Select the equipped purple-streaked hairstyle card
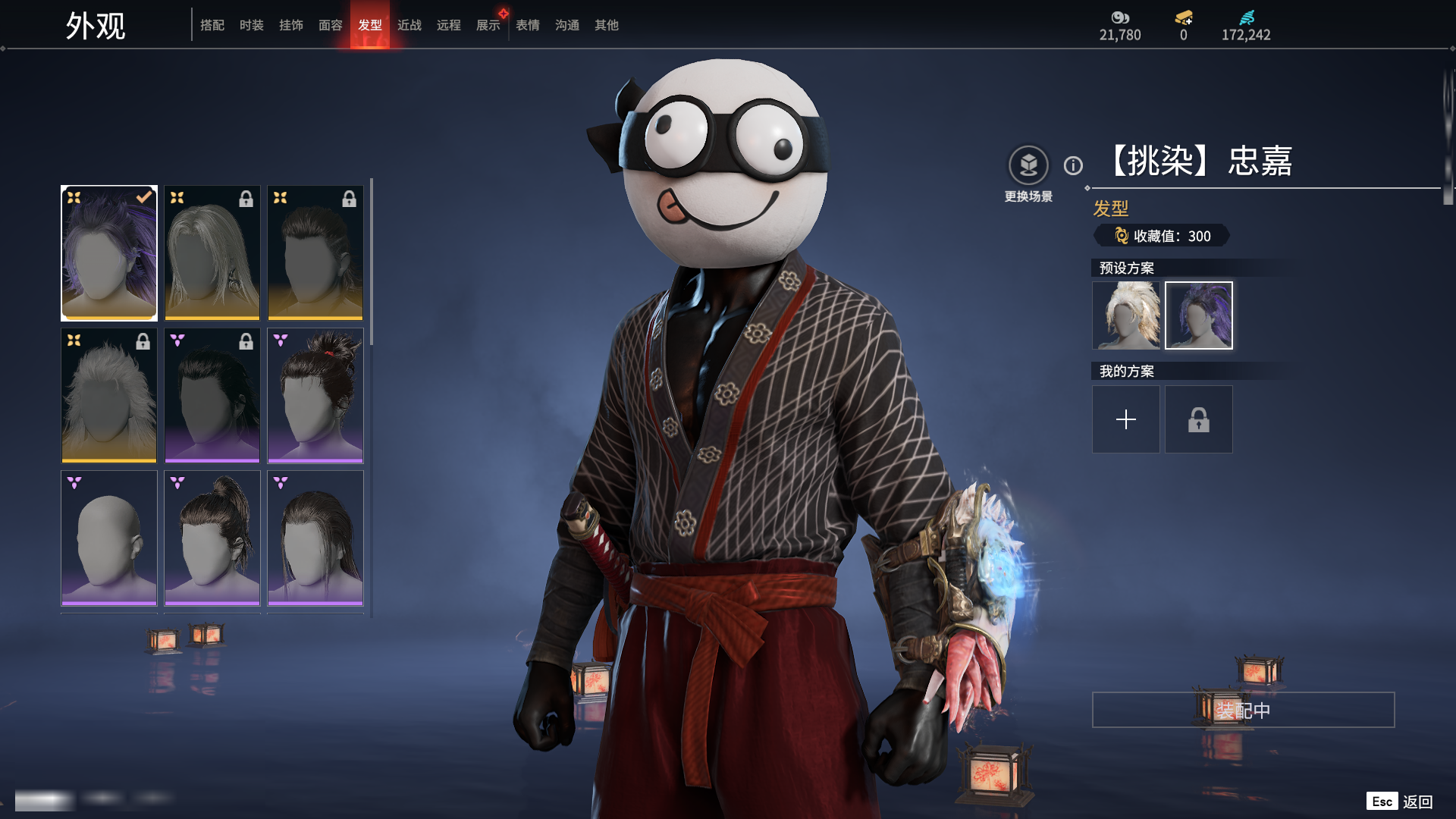This screenshot has height=819, width=1456. pos(109,253)
